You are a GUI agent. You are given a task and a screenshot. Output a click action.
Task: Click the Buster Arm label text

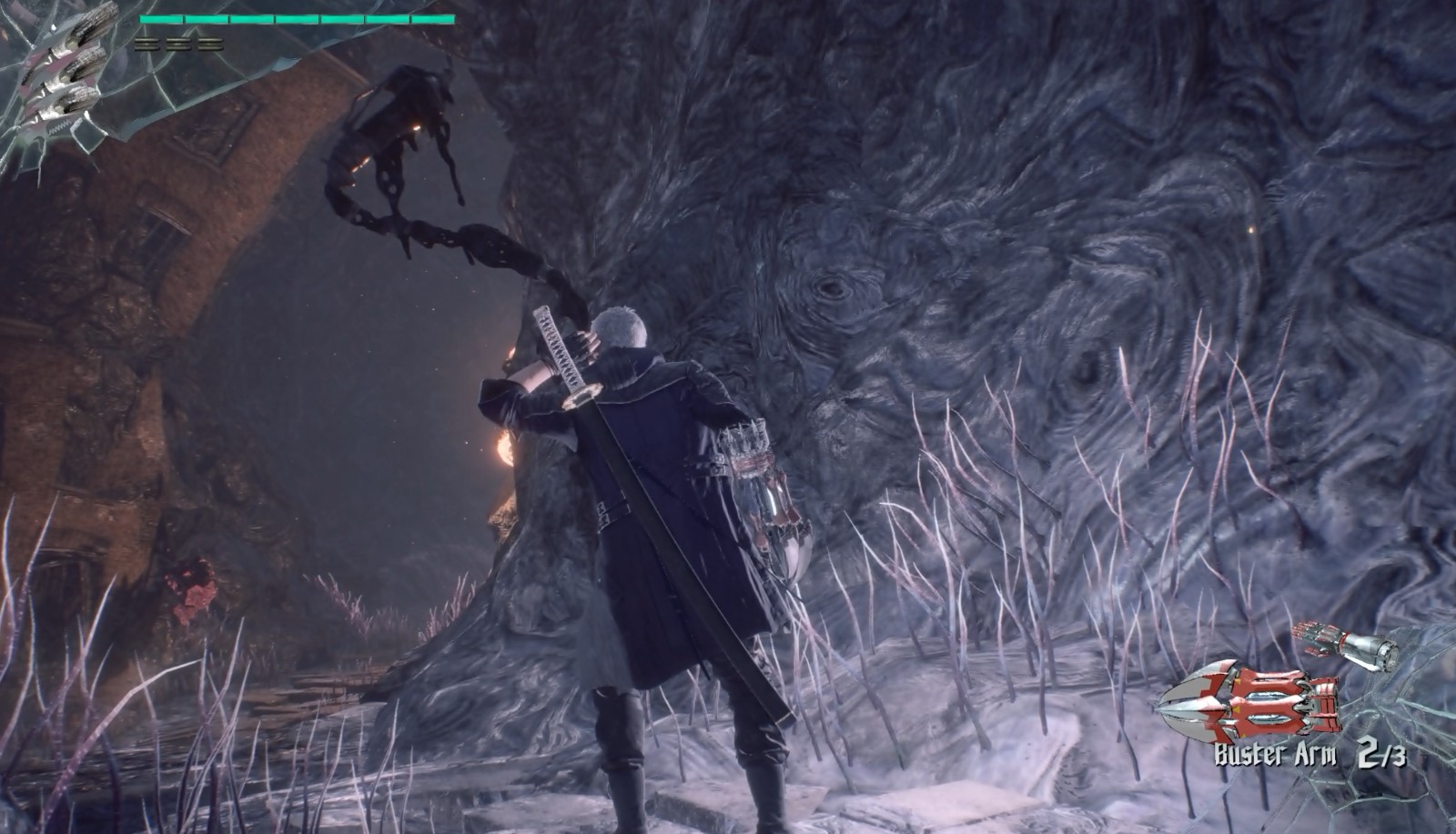click(x=1276, y=753)
